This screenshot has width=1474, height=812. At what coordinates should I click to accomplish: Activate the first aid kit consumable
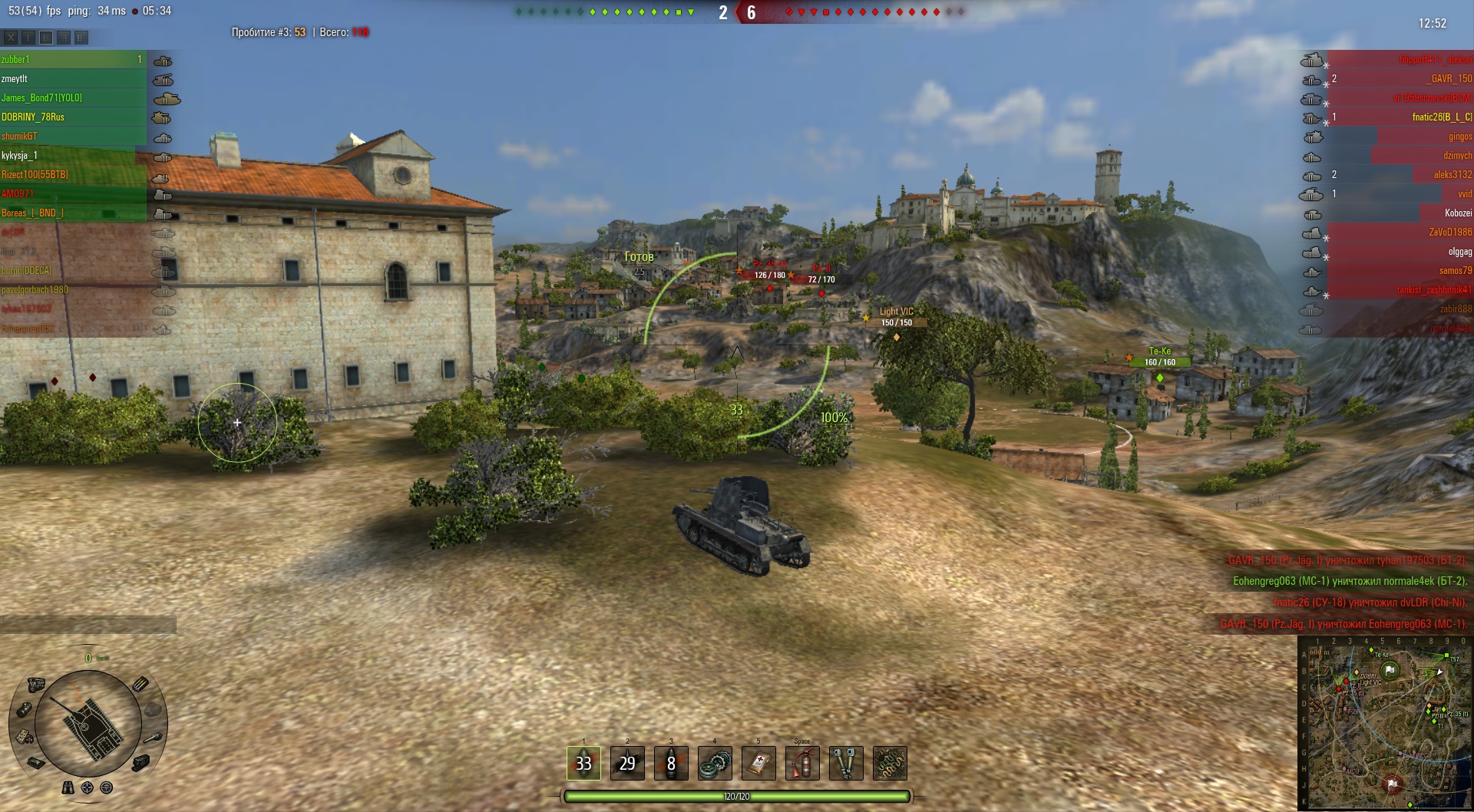pos(758,764)
